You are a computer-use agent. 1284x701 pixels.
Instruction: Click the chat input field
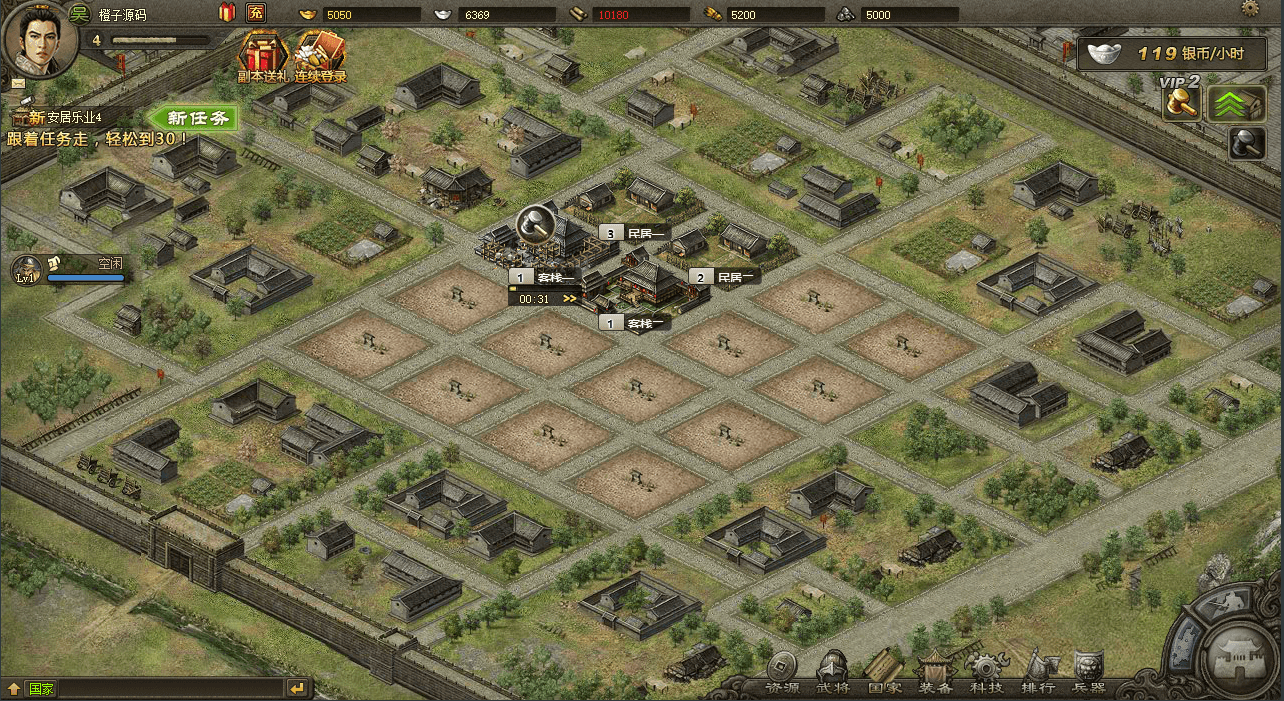pos(170,688)
